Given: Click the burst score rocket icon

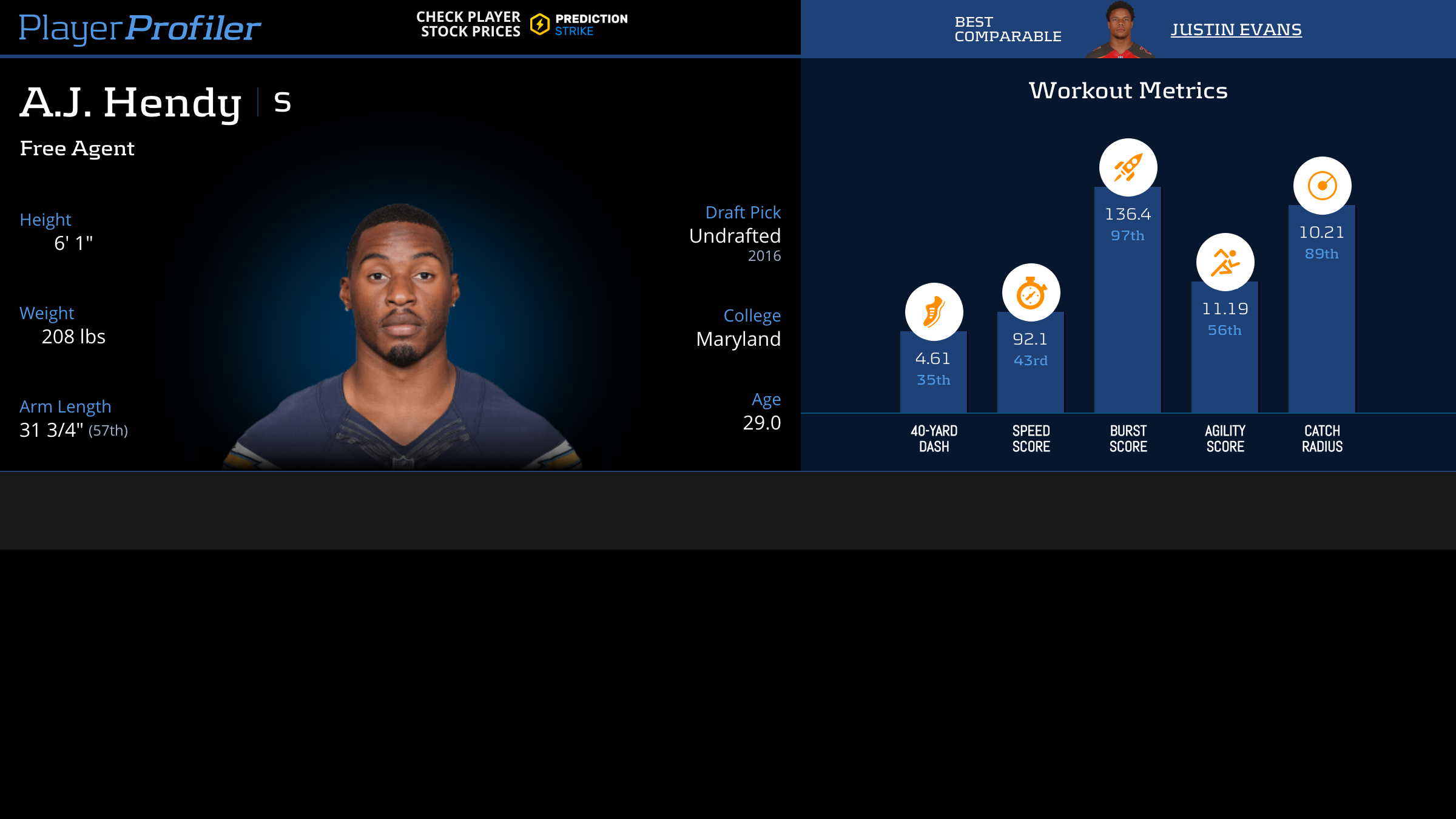Looking at the screenshot, I should point(1128,167).
